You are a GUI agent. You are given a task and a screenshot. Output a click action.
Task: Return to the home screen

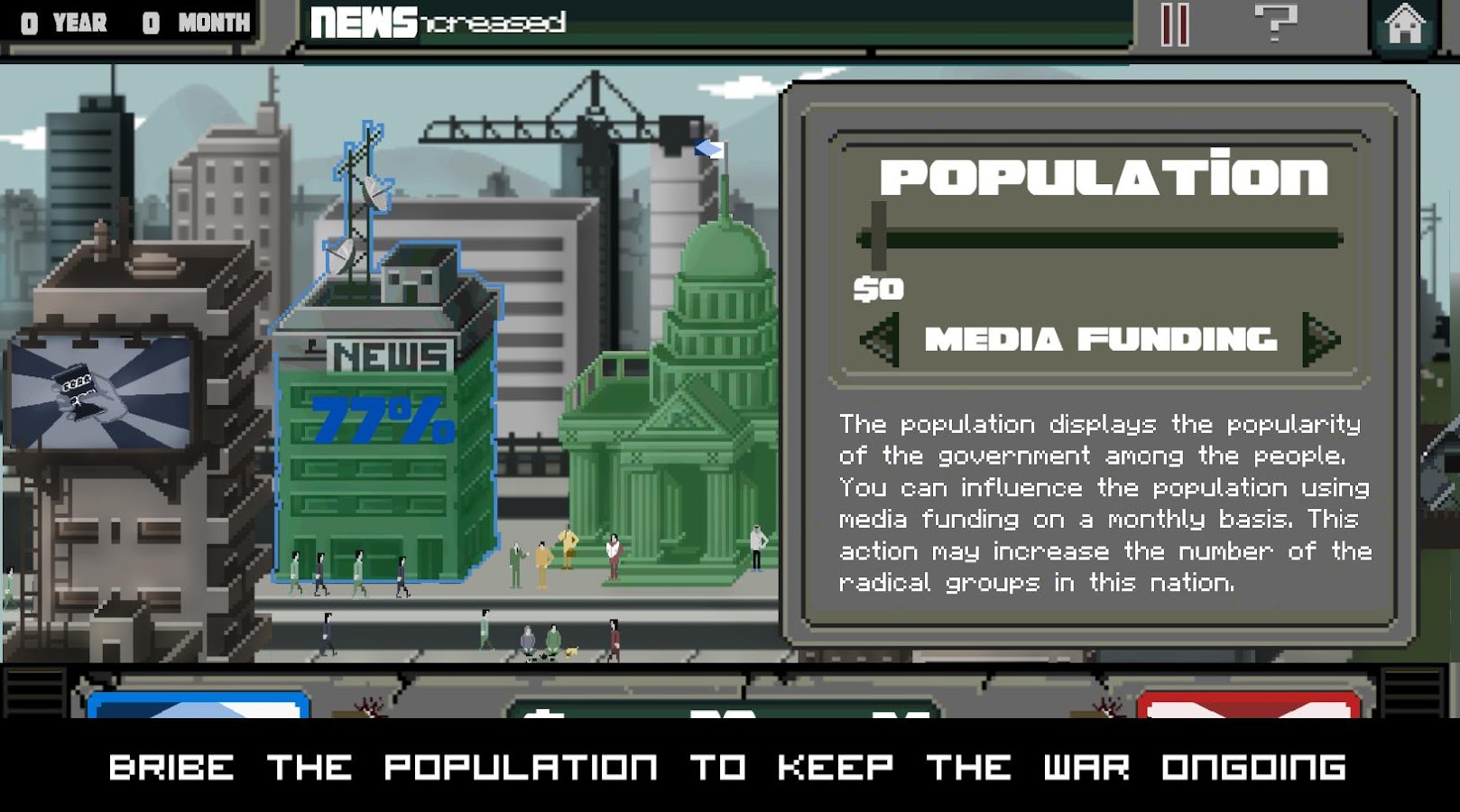pos(1404,24)
